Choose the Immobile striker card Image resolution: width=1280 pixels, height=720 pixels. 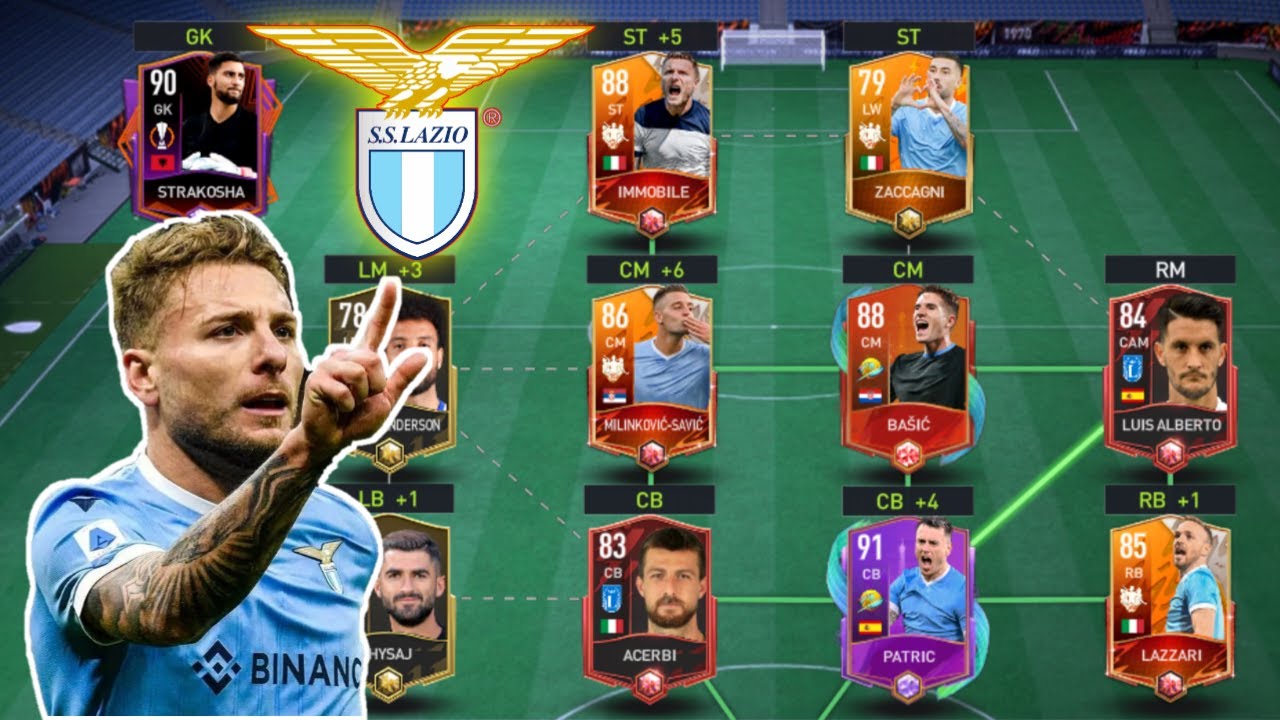(x=652, y=140)
